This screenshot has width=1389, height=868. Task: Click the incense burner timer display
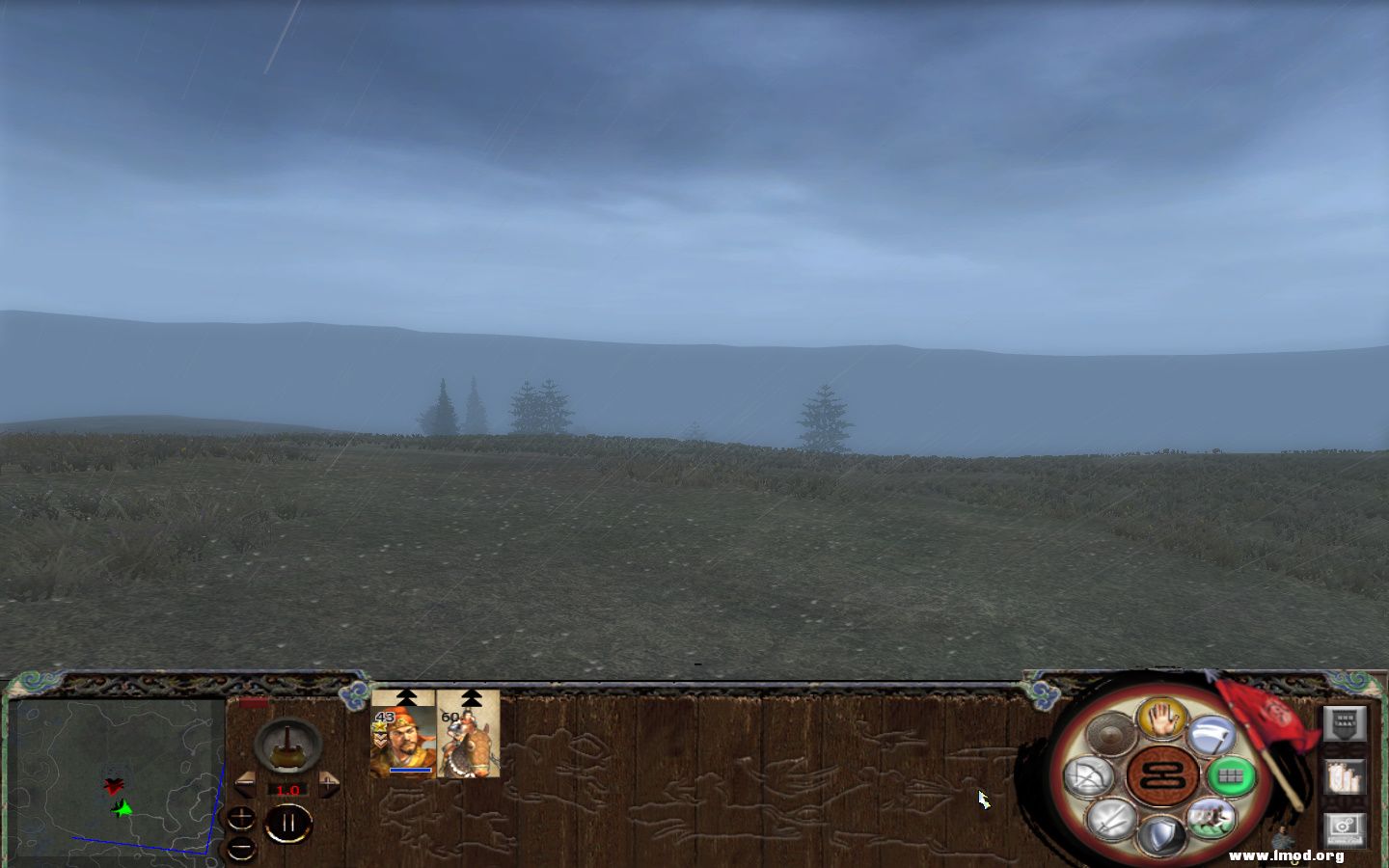click(287, 746)
